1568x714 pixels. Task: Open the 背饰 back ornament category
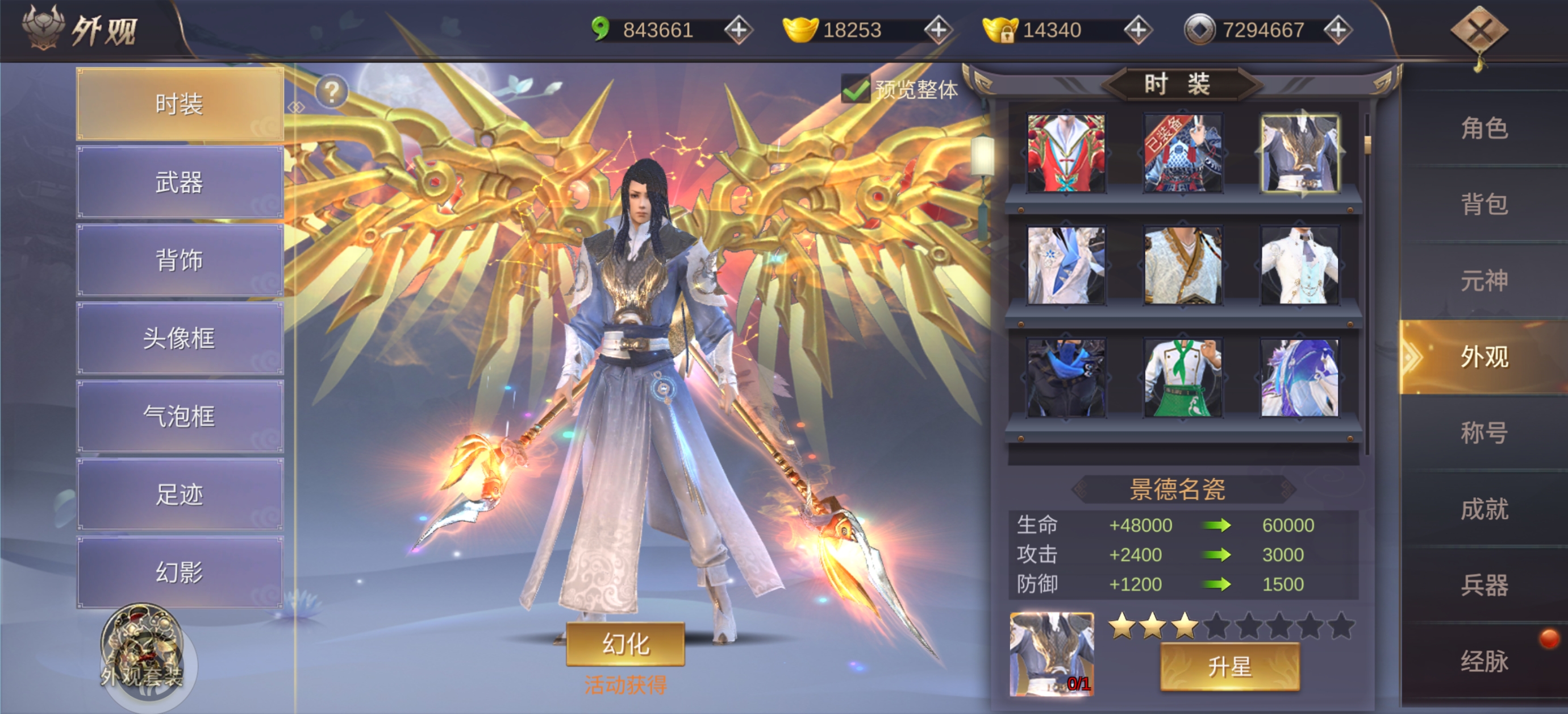coord(180,260)
